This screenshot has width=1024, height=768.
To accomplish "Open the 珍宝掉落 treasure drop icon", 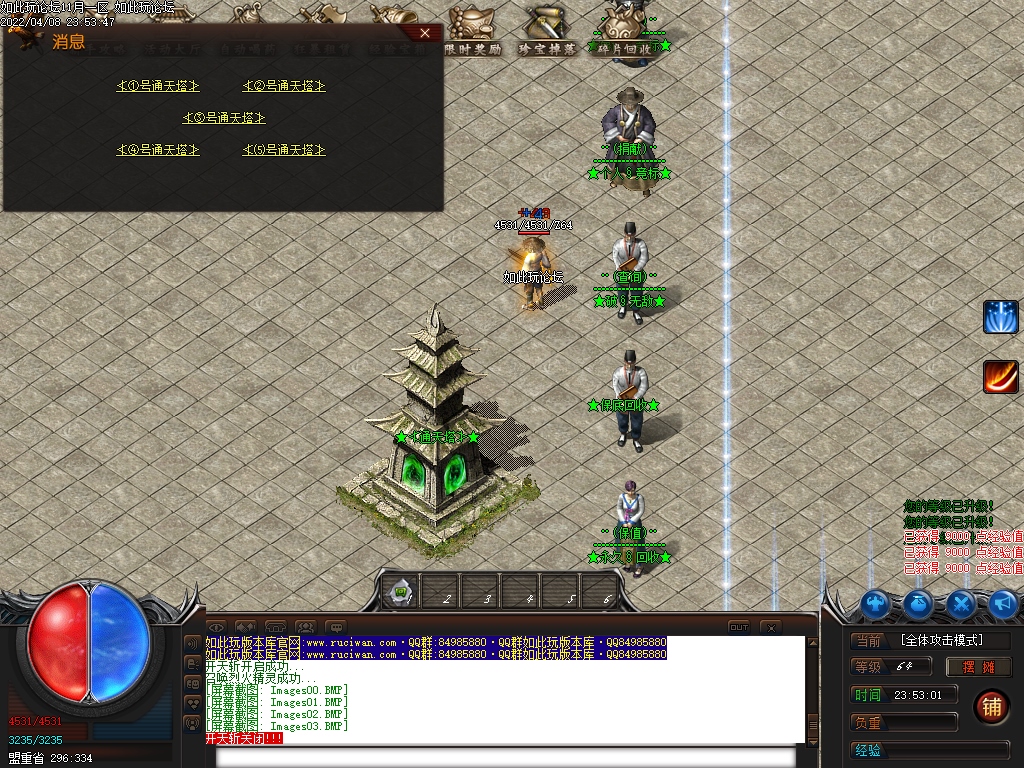I will pyautogui.click(x=546, y=30).
